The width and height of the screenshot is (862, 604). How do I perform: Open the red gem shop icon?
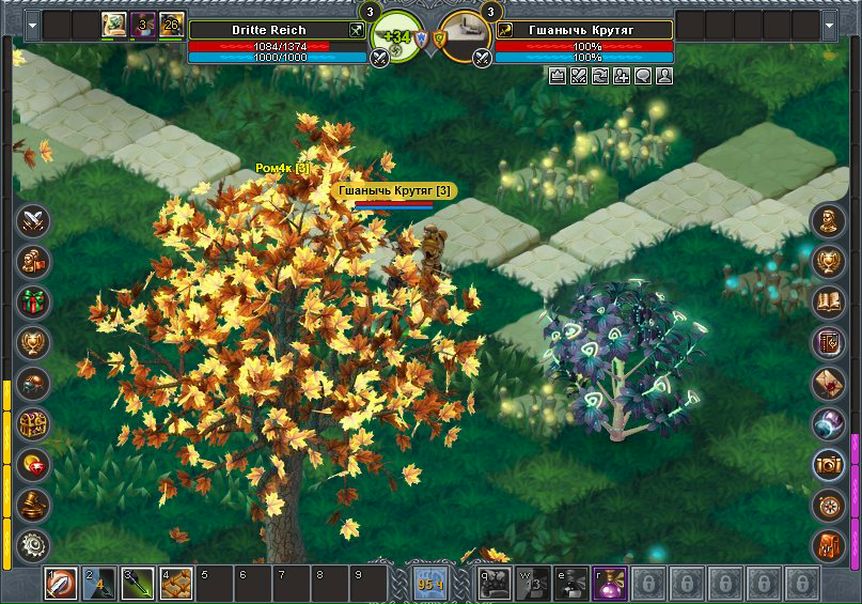[34, 464]
